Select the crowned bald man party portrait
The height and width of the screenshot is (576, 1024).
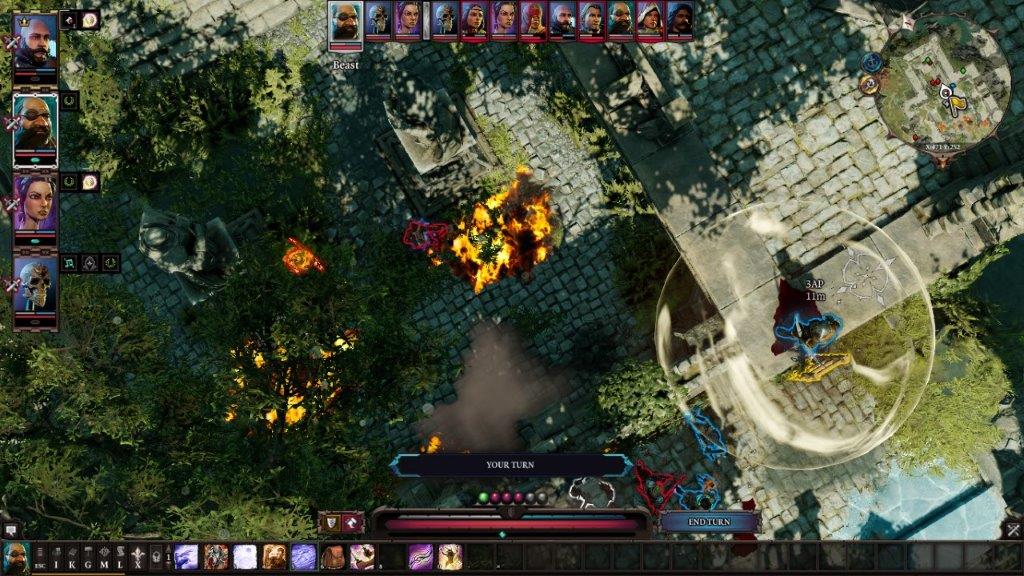coord(35,42)
